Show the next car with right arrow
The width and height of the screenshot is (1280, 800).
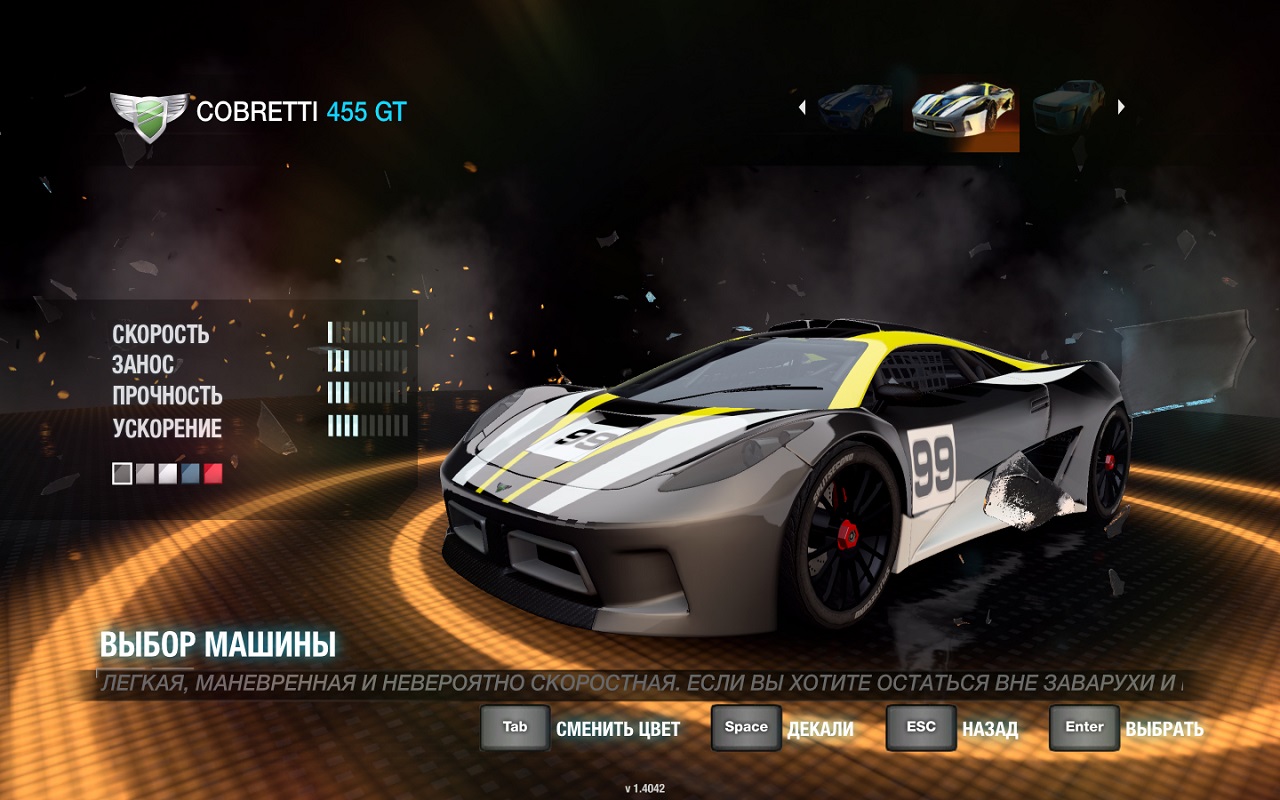point(1121,107)
